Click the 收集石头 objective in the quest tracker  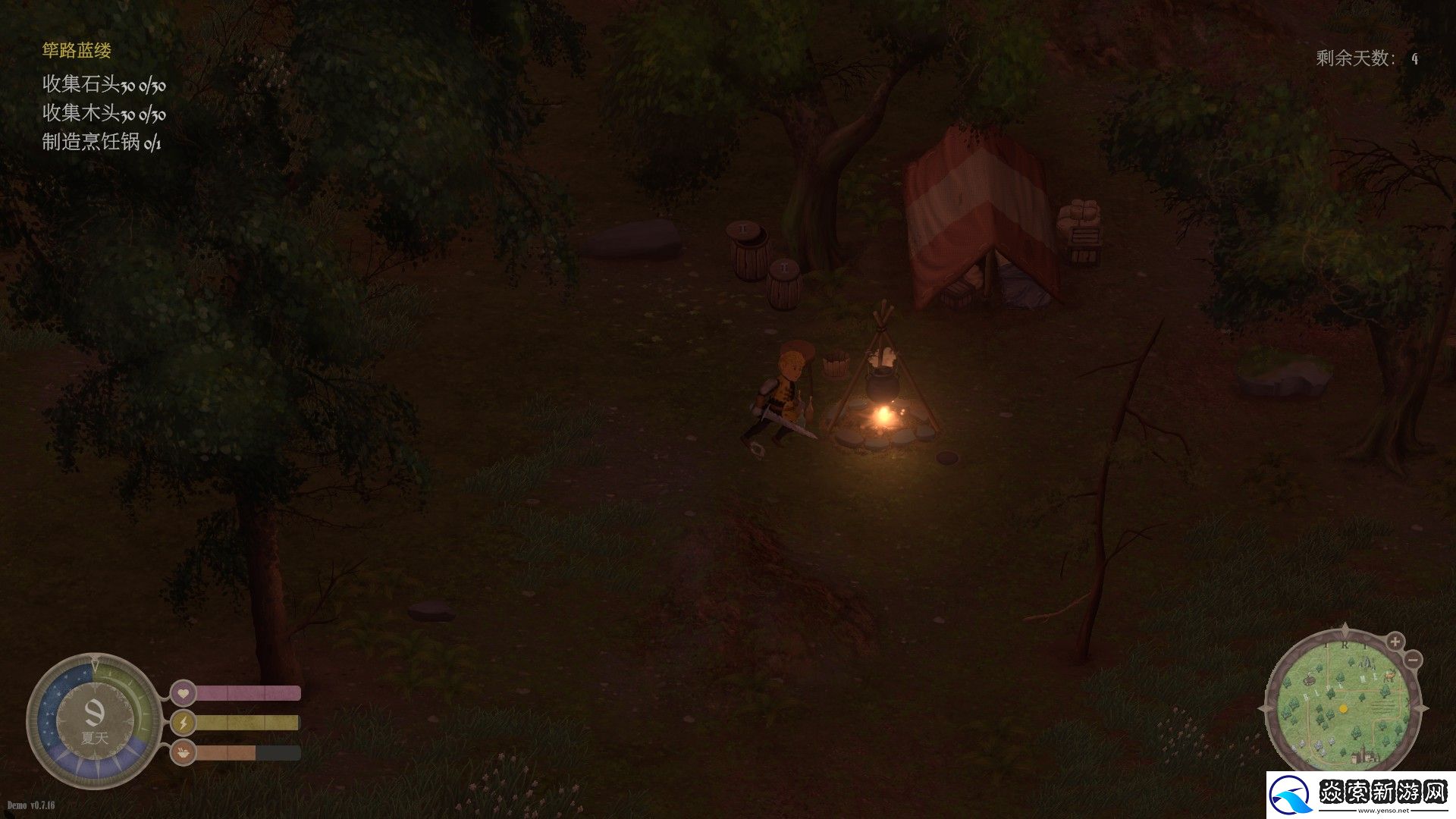click(x=104, y=84)
